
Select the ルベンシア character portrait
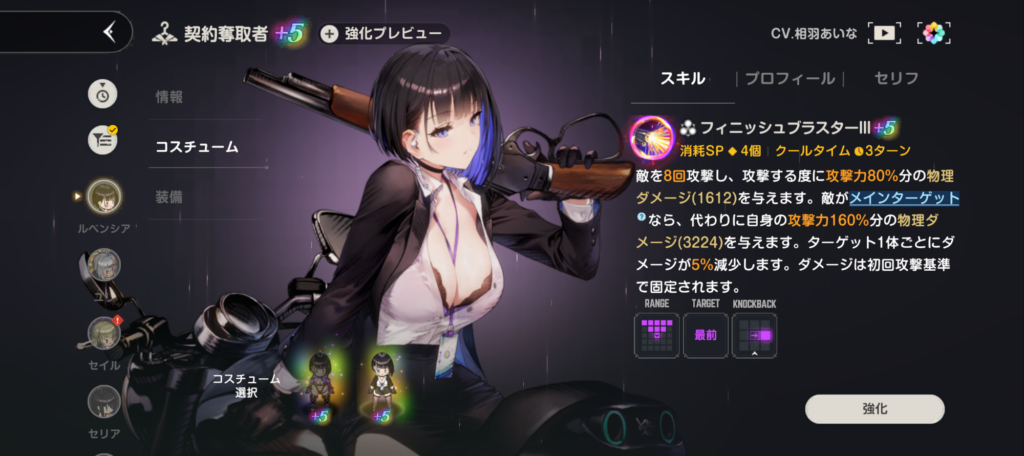[x=104, y=198]
